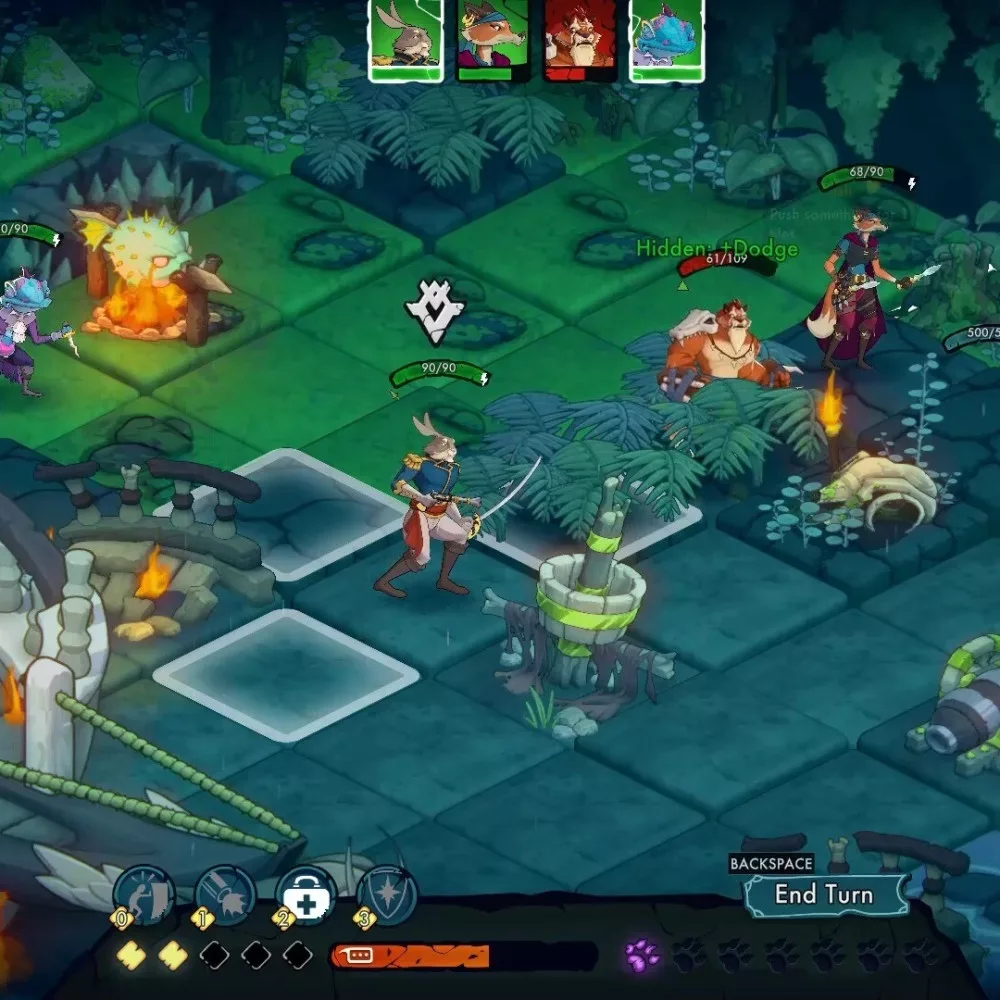1000x1000 pixels.
Task: Use the slash attack ability
Action: click(x=226, y=895)
